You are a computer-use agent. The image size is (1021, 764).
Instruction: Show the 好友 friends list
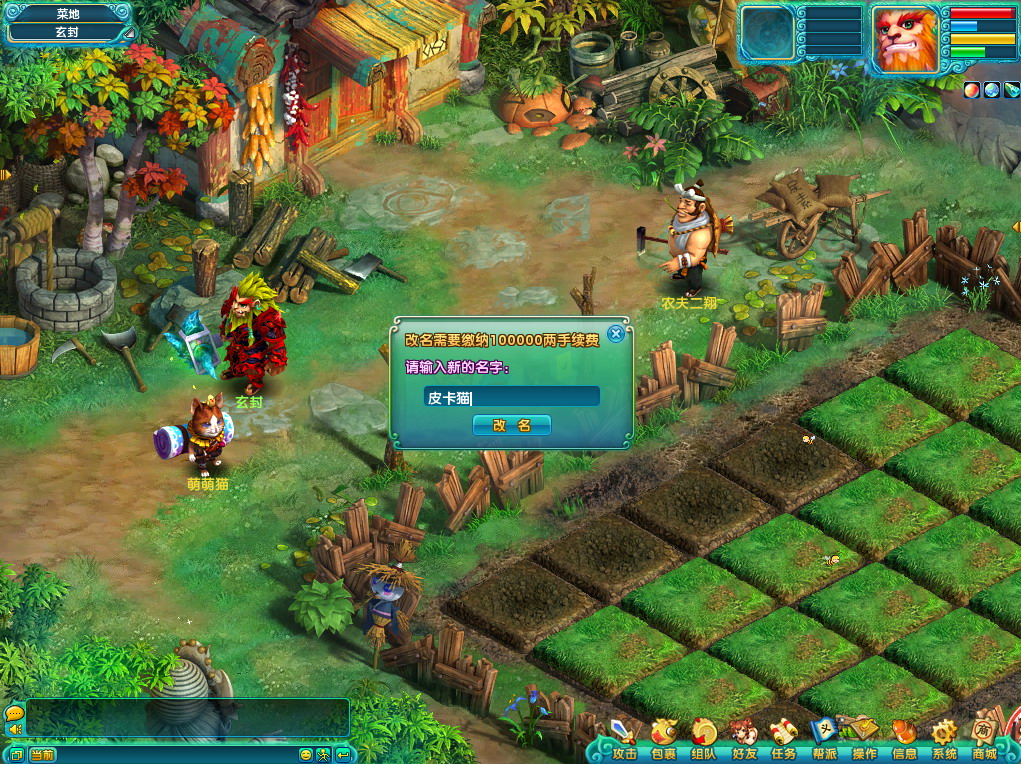[743, 741]
